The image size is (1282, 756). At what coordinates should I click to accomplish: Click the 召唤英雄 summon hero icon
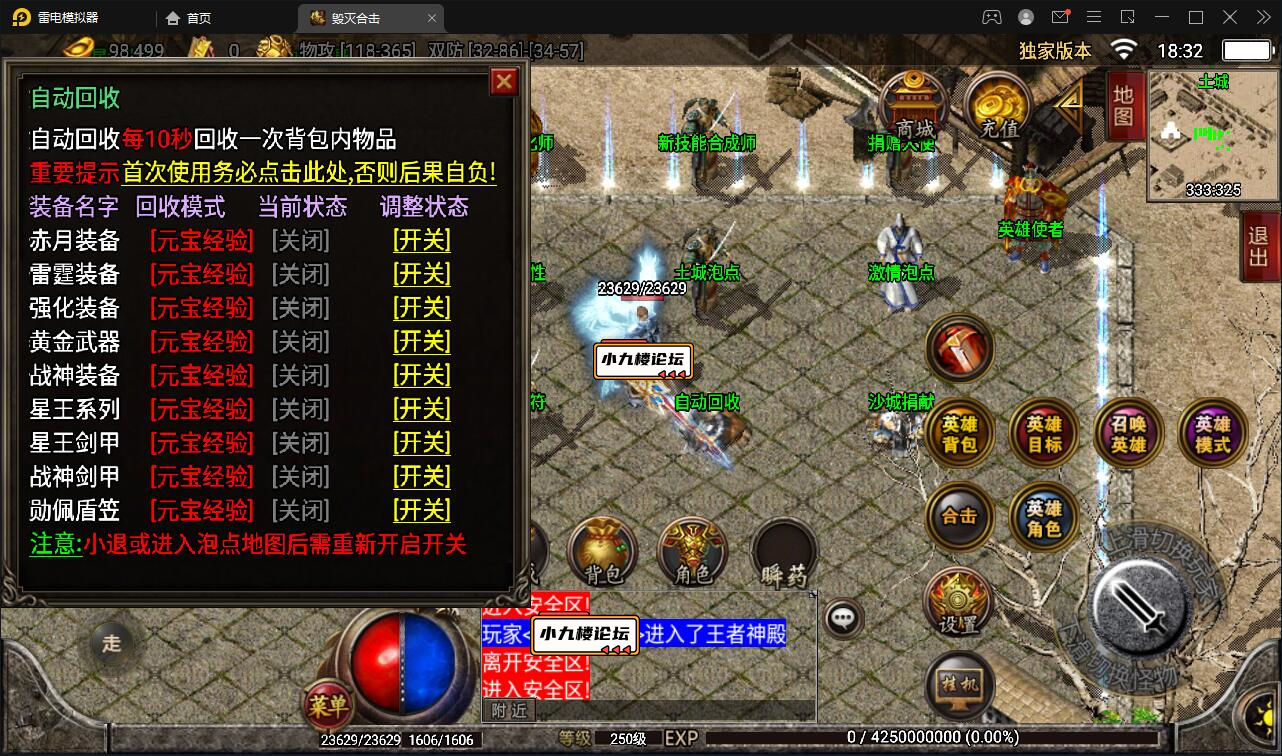pyautogui.click(x=1129, y=432)
